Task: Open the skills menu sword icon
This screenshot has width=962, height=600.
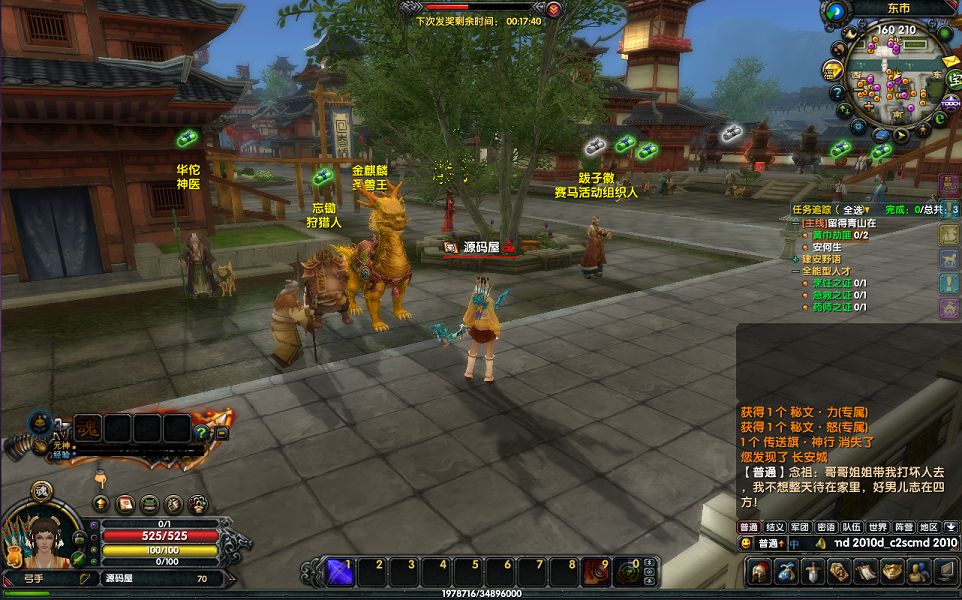Action: 813,572
